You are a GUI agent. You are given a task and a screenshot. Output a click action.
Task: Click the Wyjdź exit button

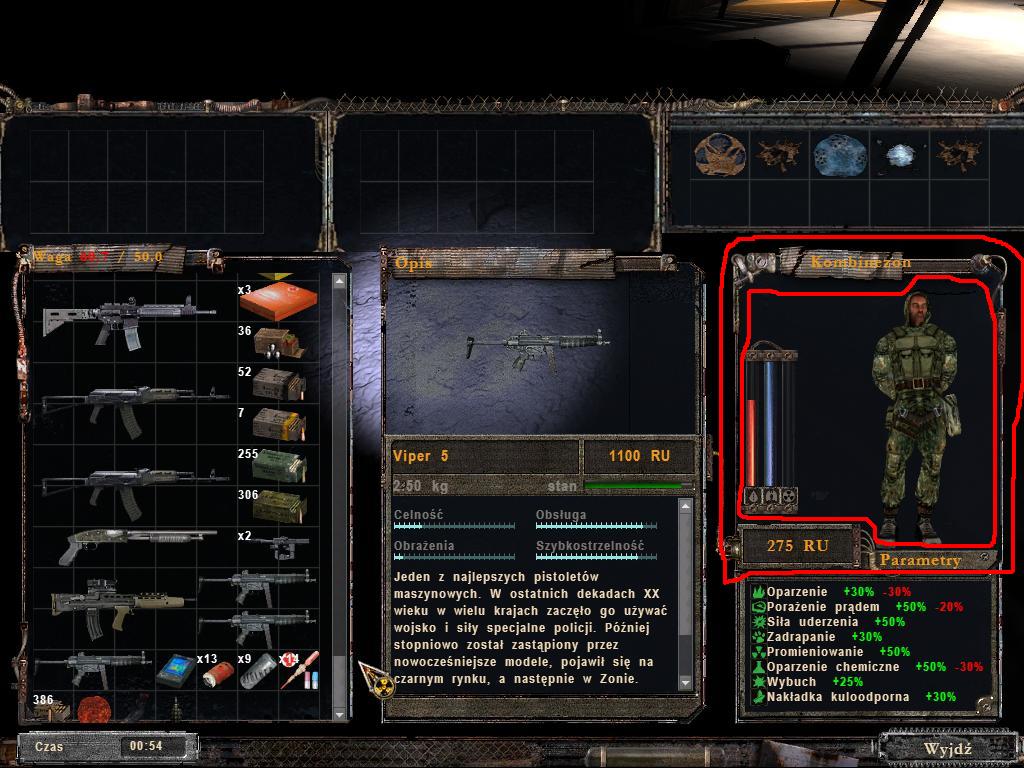coord(947,748)
